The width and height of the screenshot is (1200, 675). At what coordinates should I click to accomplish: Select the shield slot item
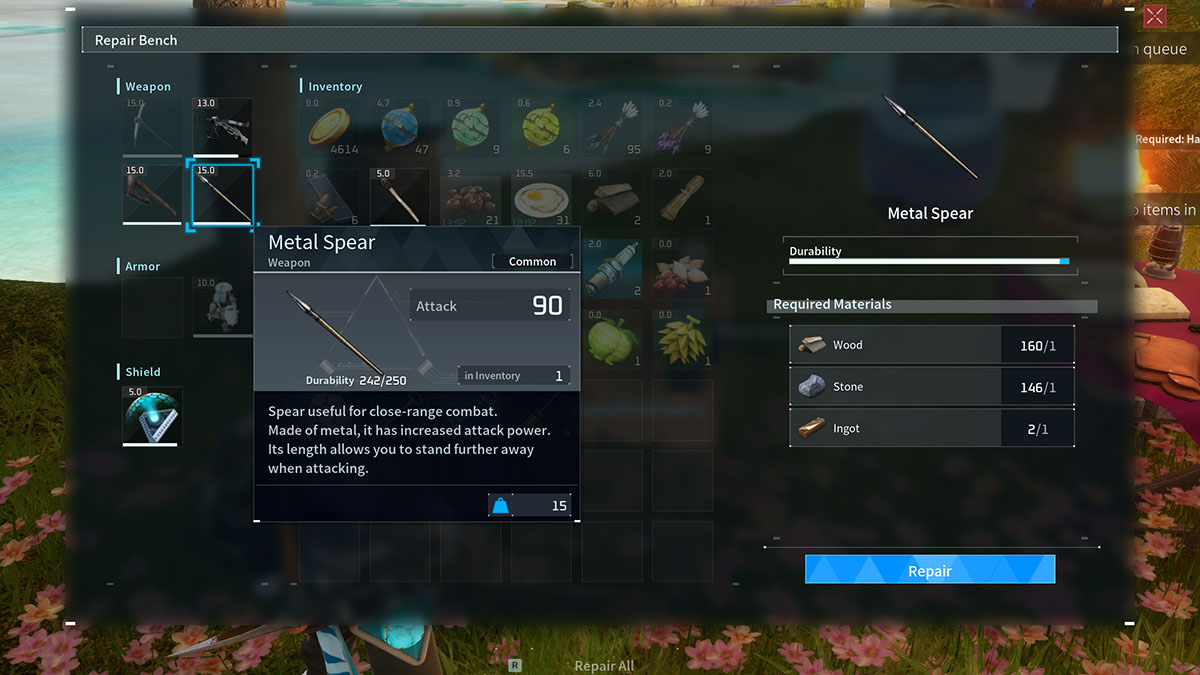click(x=152, y=416)
